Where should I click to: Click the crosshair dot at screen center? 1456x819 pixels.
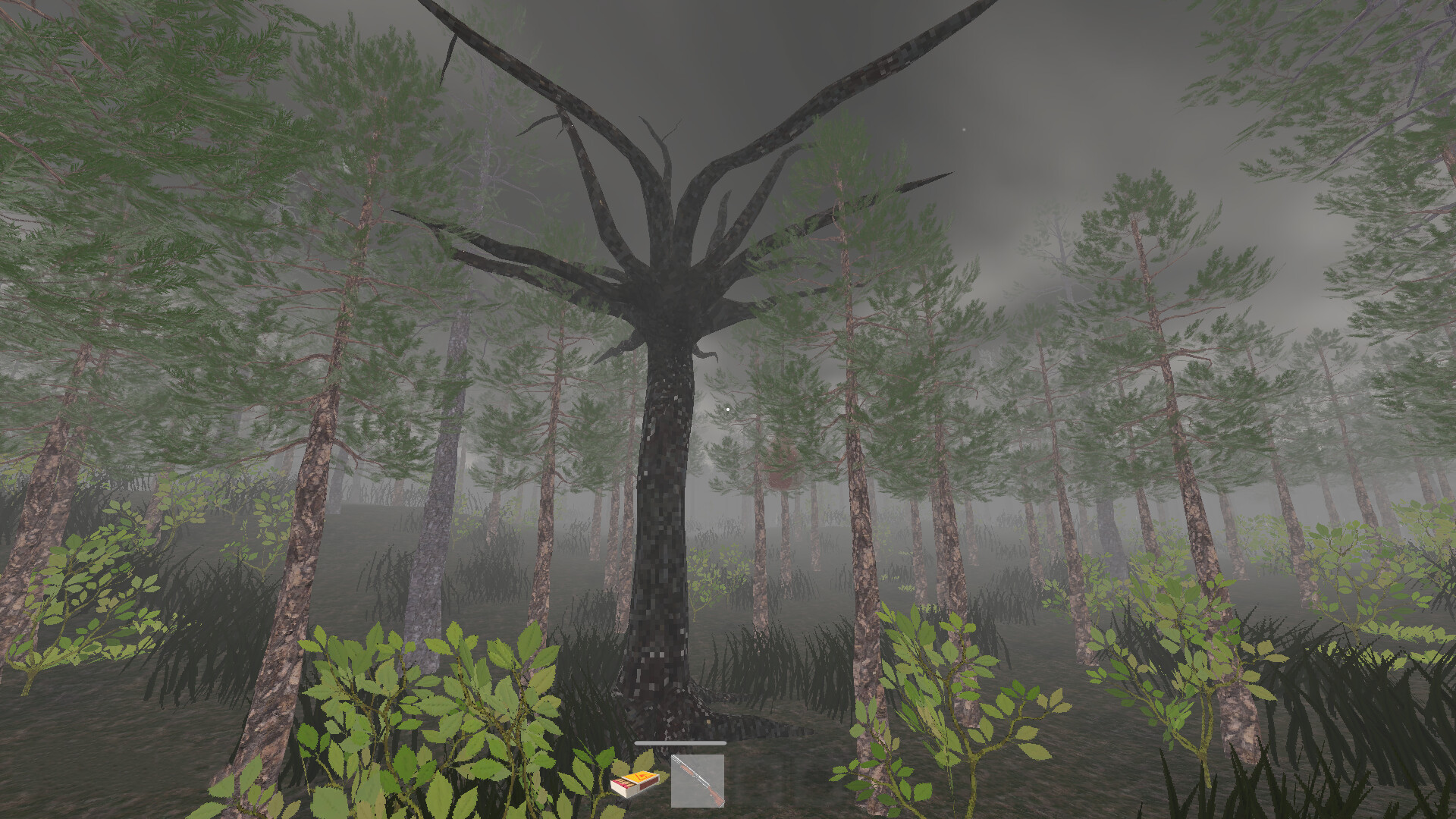tap(728, 408)
